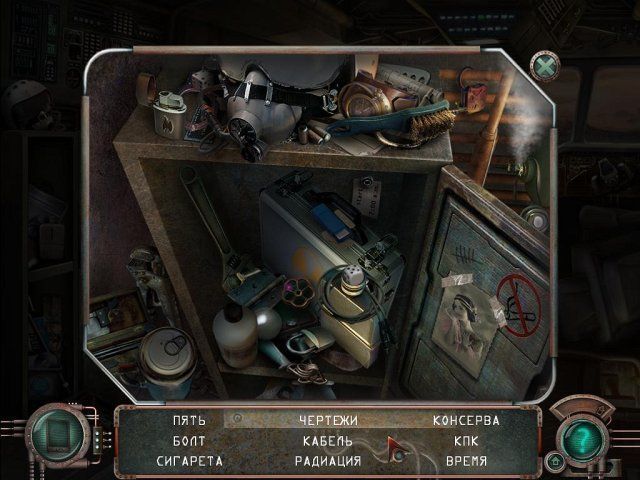Choose КОНСЕРВА from the item list
The image size is (640, 480).
[466, 421]
